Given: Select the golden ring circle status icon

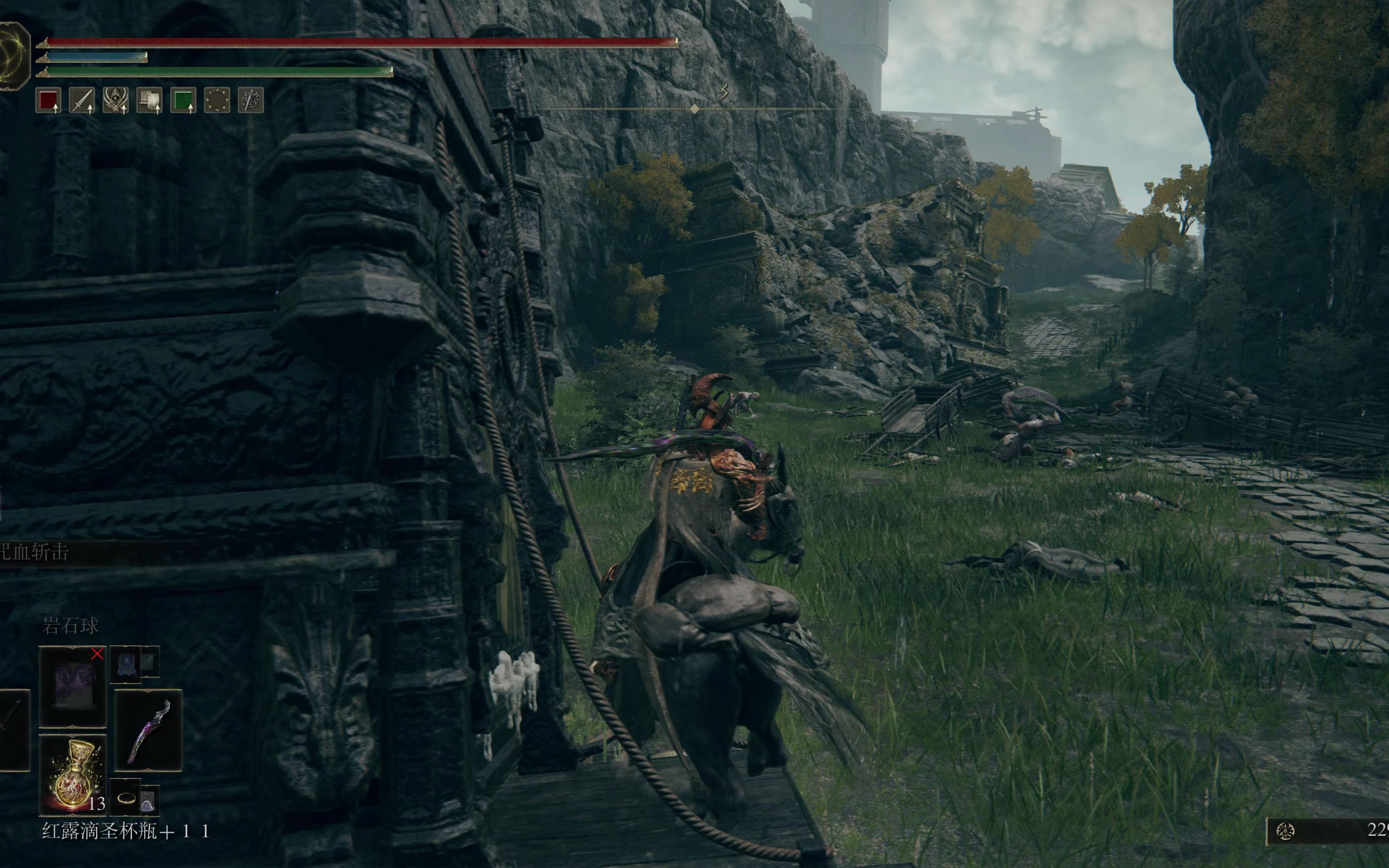Looking at the screenshot, I should (217, 100).
